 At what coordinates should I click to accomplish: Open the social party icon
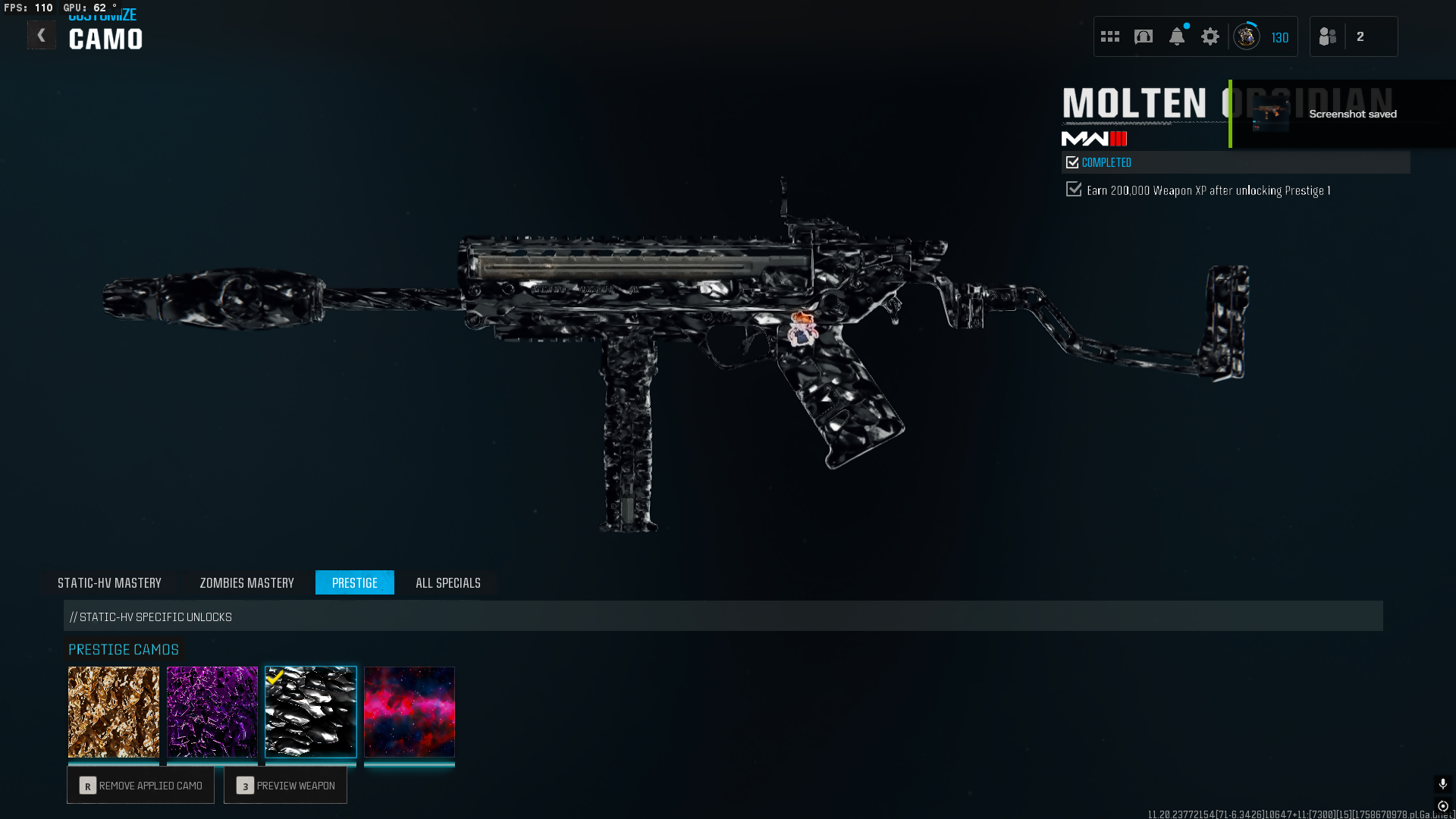coord(1328,36)
